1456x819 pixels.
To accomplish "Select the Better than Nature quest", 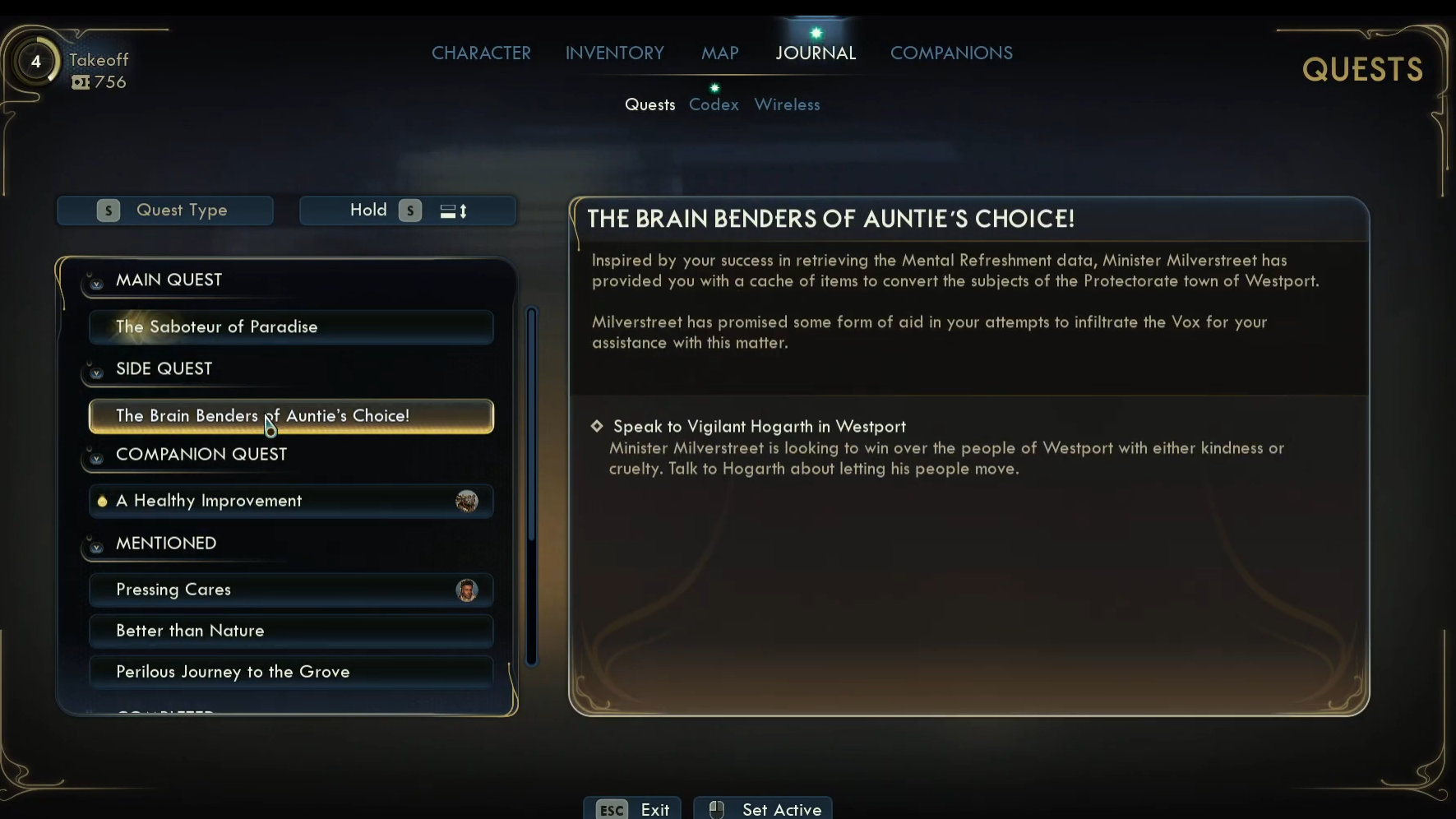I will (291, 631).
